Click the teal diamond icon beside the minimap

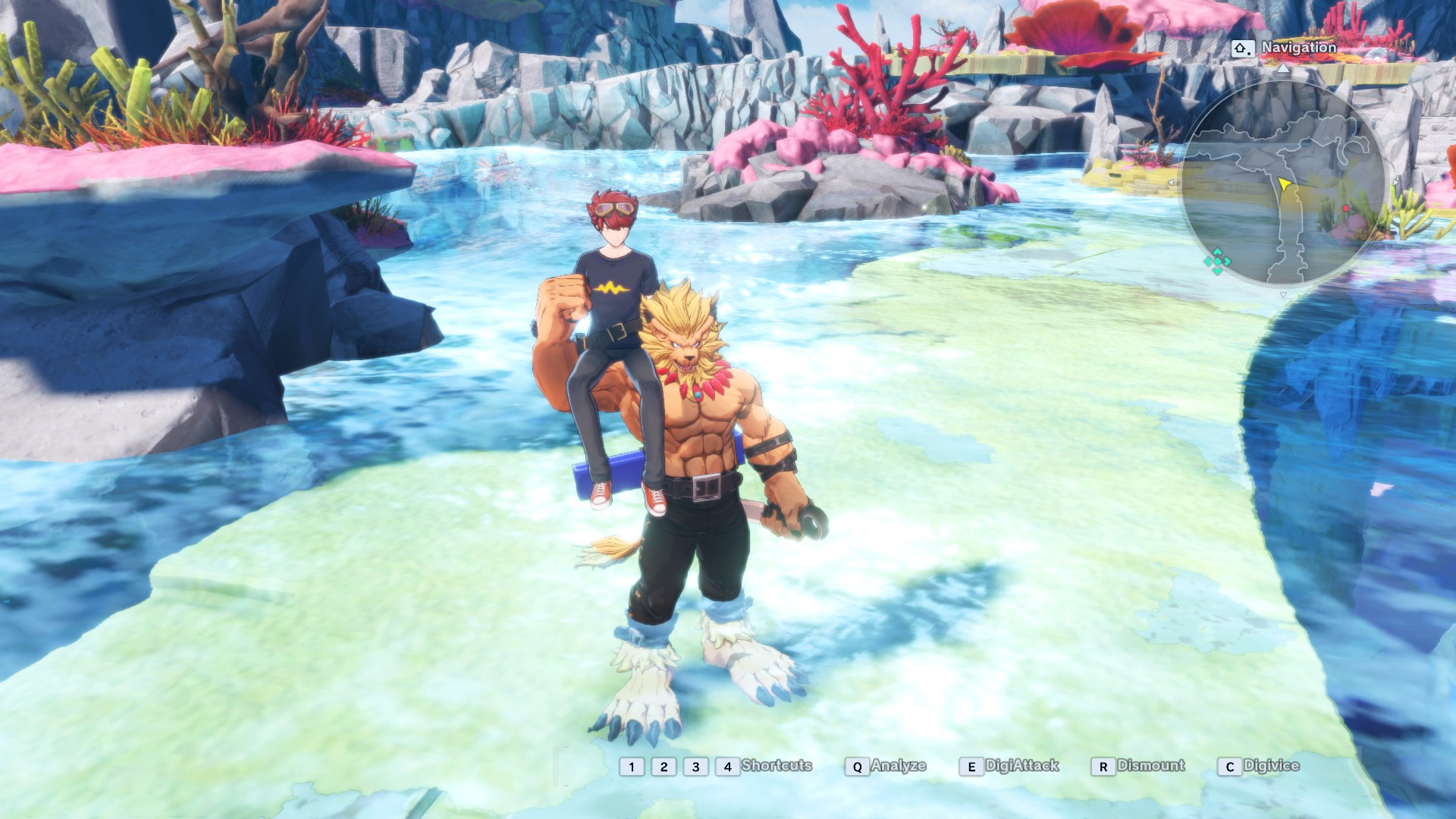pyautogui.click(x=1217, y=261)
